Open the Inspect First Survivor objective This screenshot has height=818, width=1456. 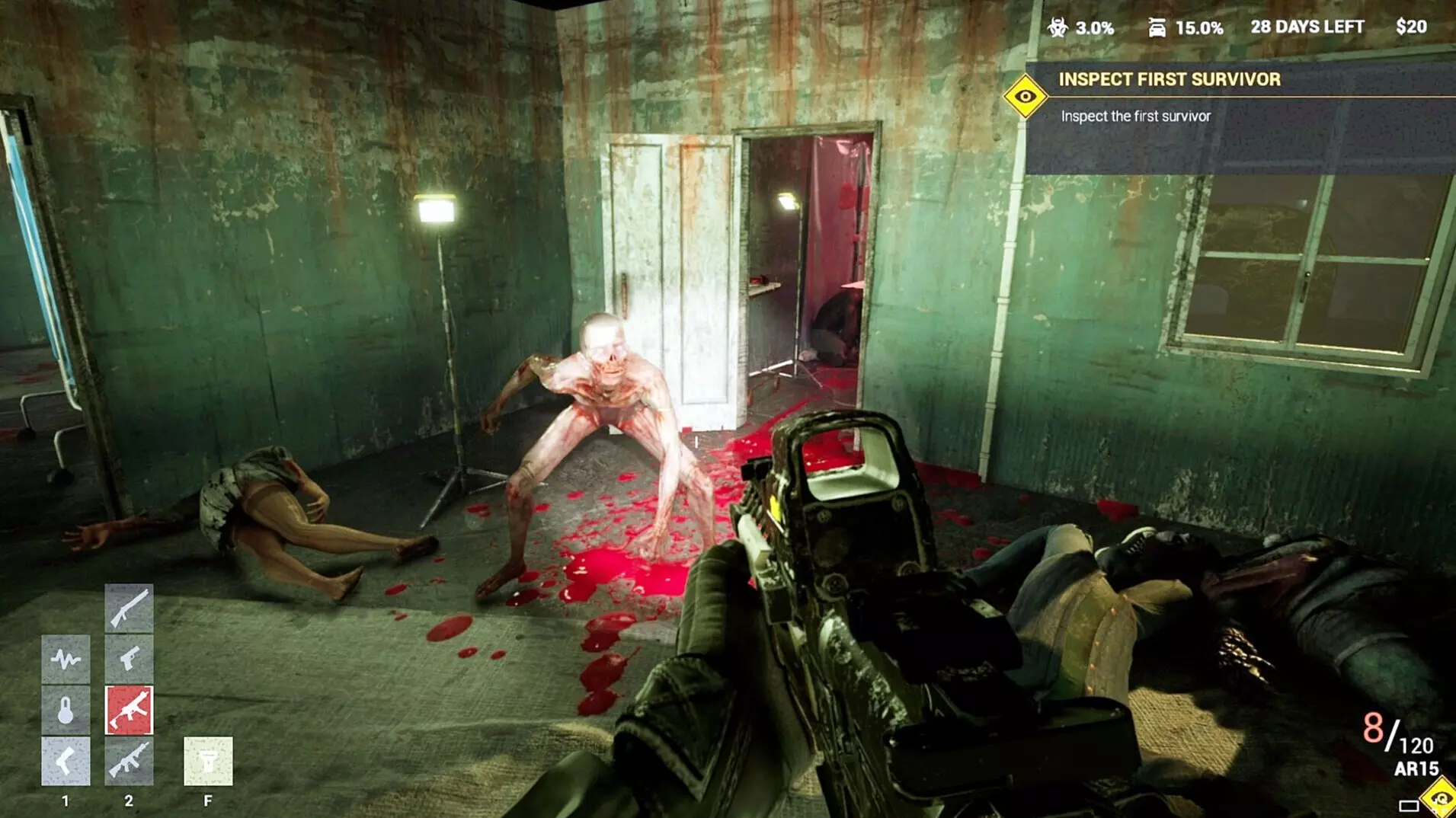(1169, 79)
